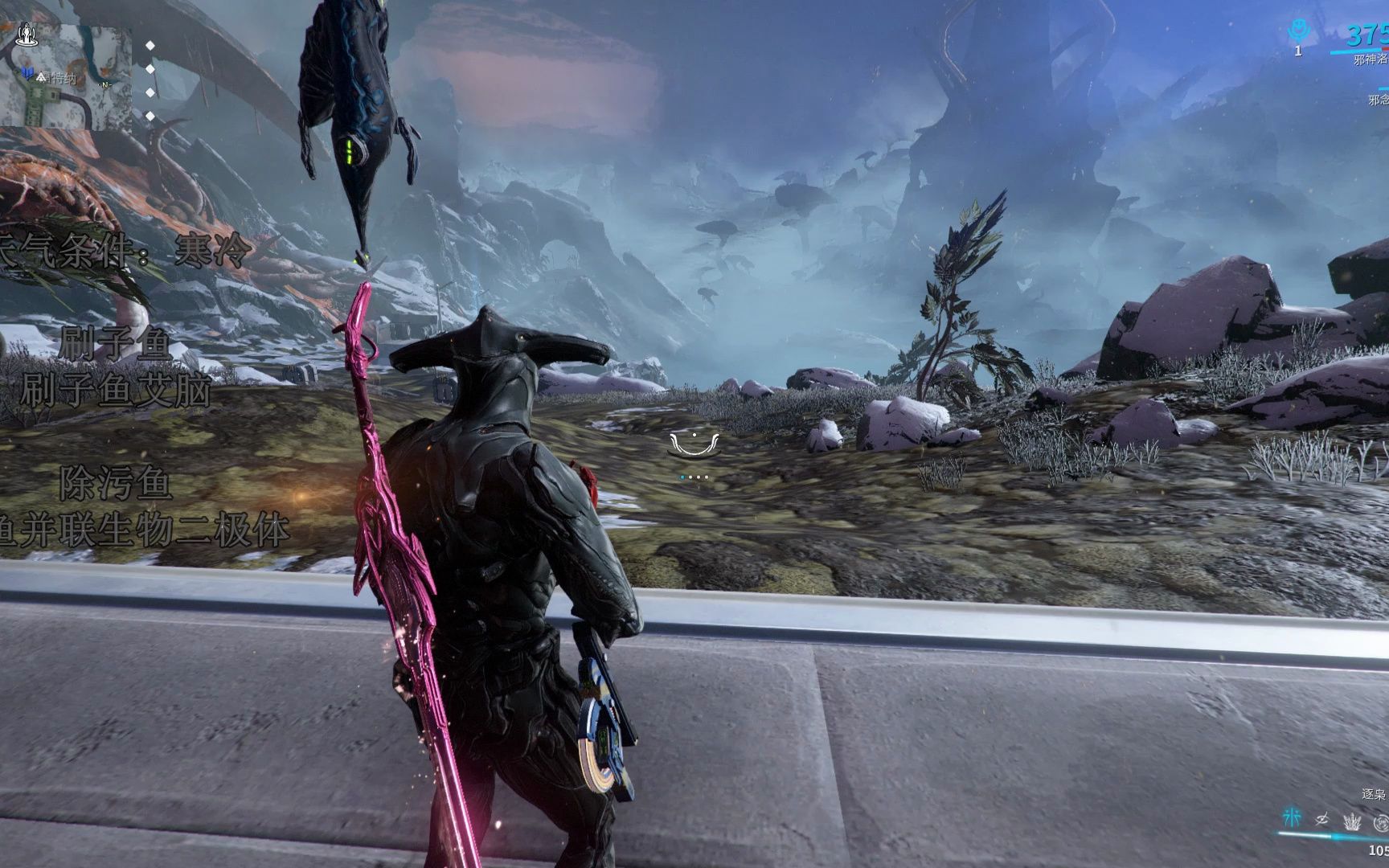Select the player position icon on the minimap

click(x=27, y=35)
